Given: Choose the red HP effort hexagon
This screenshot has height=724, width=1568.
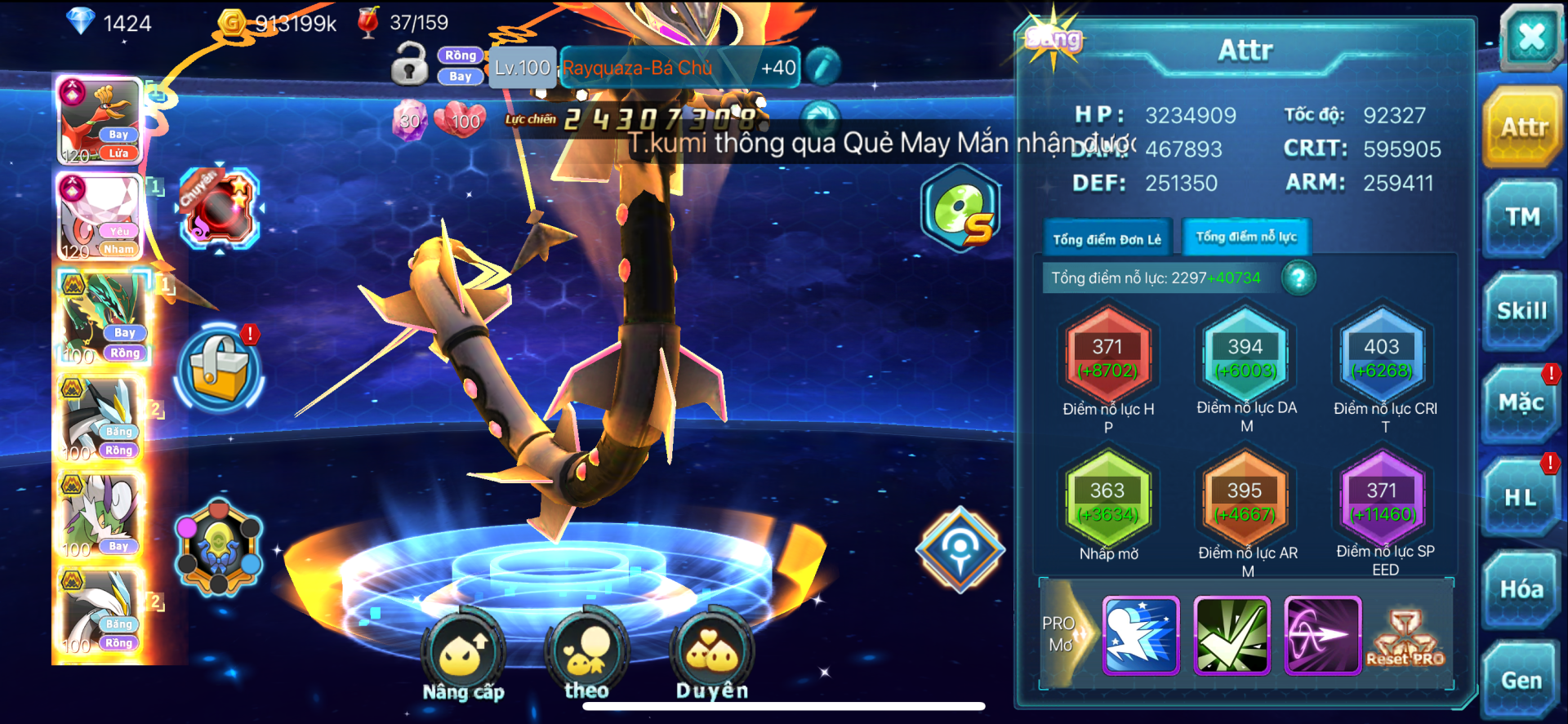Looking at the screenshot, I should pos(1107,358).
